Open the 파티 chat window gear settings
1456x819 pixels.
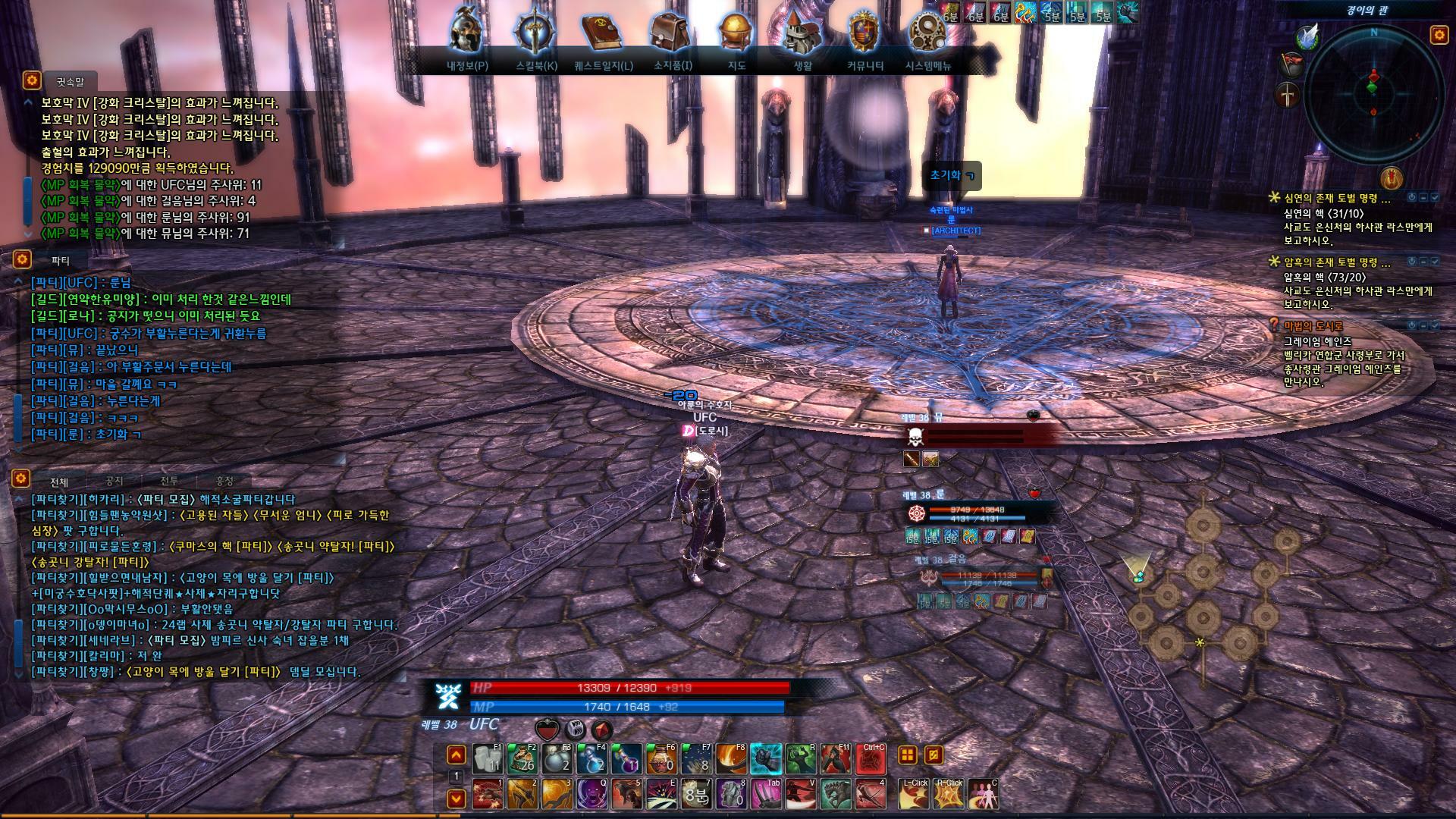tap(21, 259)
